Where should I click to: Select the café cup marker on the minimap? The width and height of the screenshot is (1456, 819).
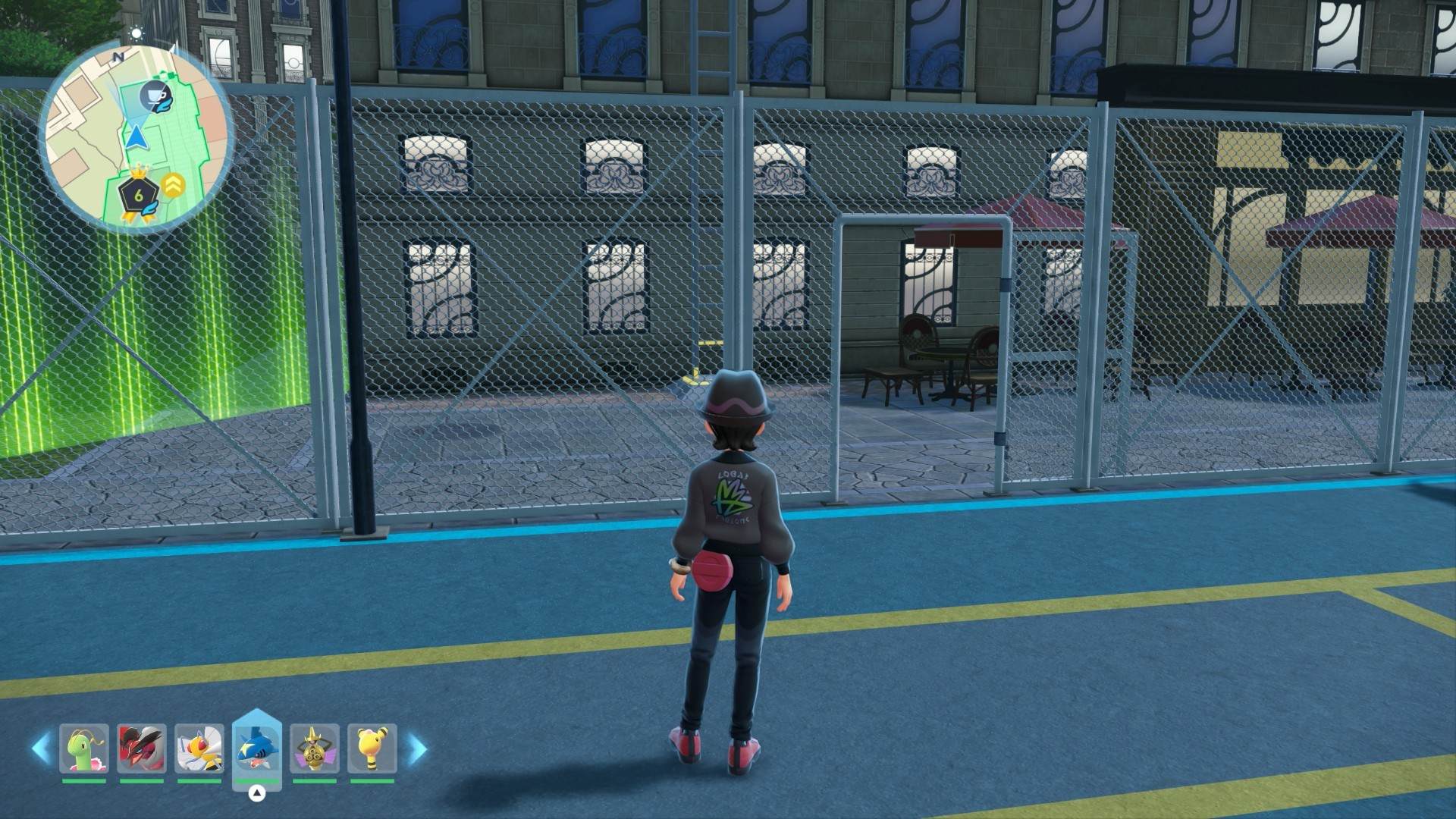point(157,97)
